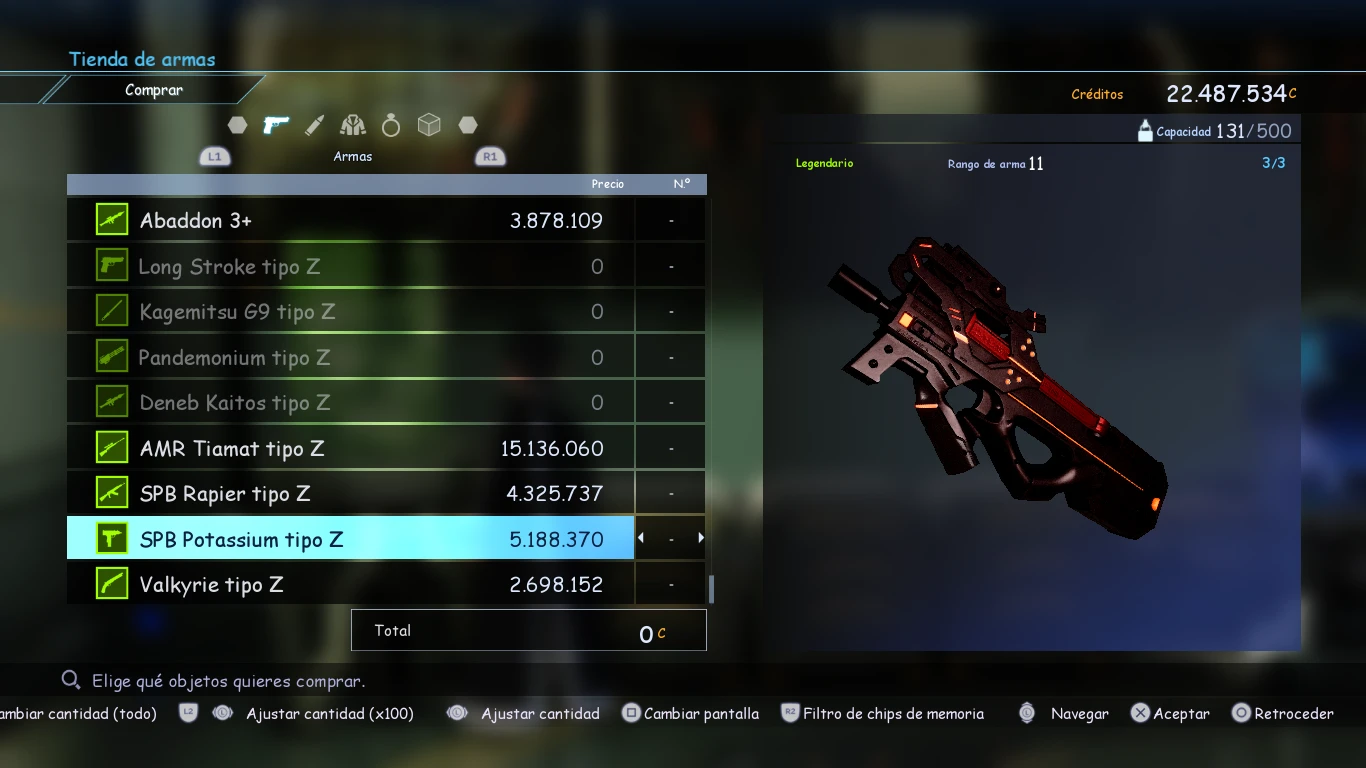1366x768 pixels.
Task: Choose AMR Tiamat tipo Z weapon
Action: [x=350, y=448]
